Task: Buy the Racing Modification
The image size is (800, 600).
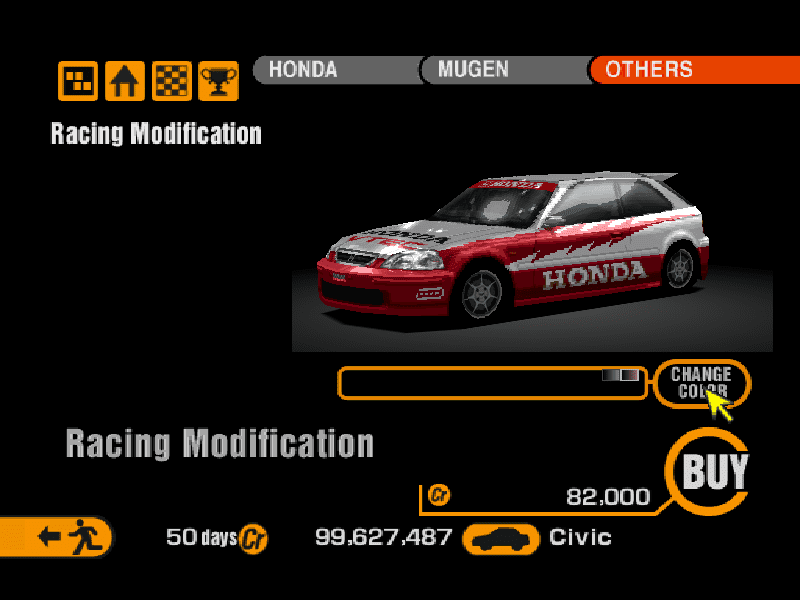Action: [x=712, y=471]
